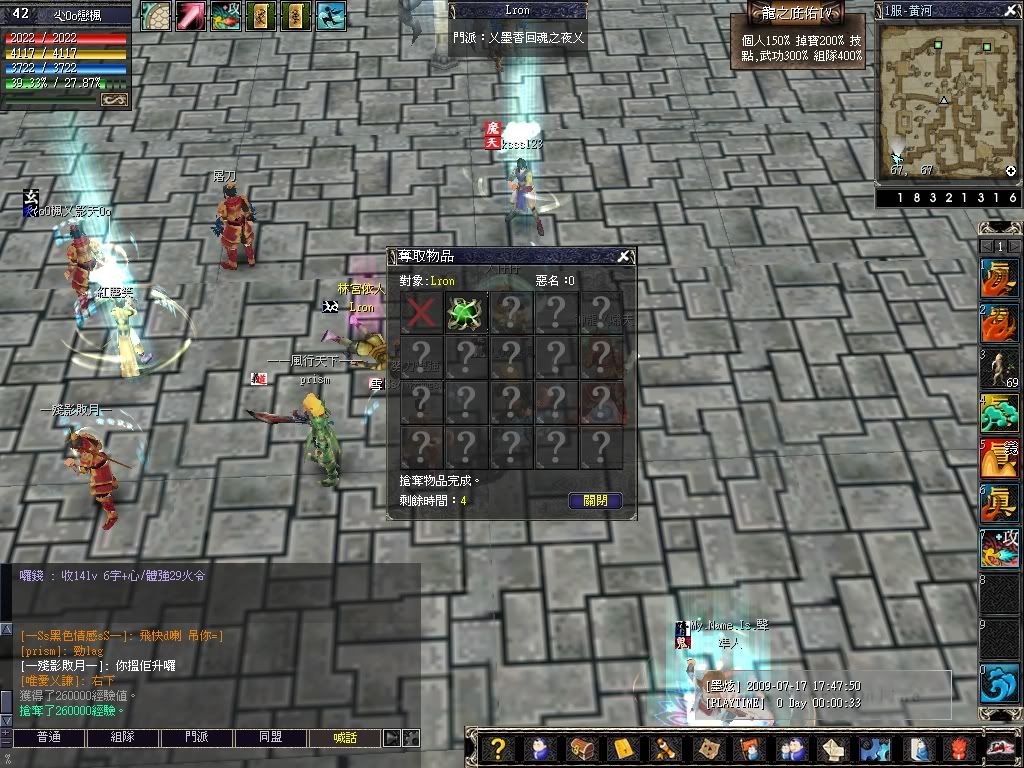This screenshot has width=1024, height=768.
Task: Use the figure item with count 69
Action: click(999, 368)
